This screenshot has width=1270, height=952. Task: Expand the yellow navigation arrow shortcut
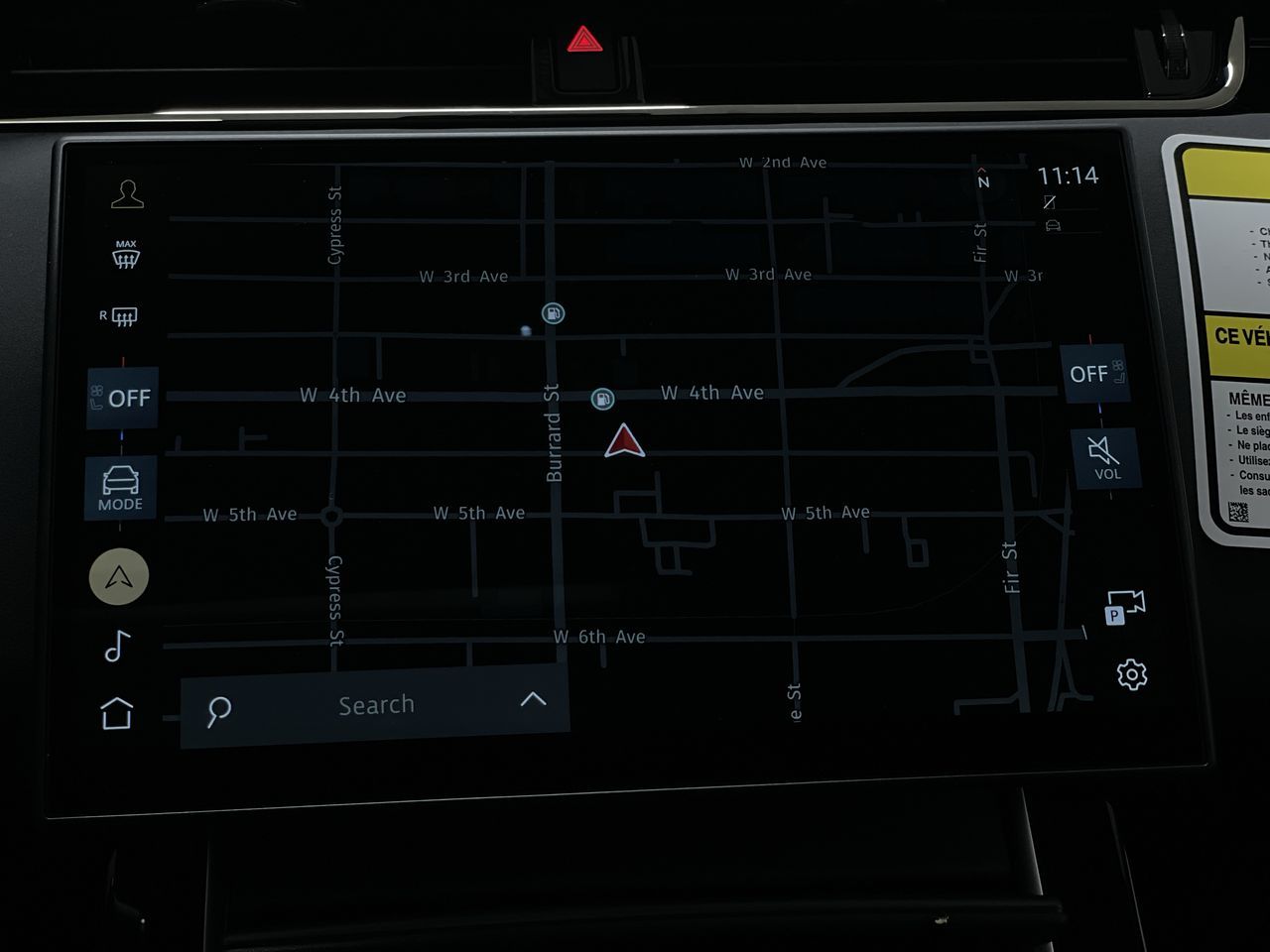[118, 576]
